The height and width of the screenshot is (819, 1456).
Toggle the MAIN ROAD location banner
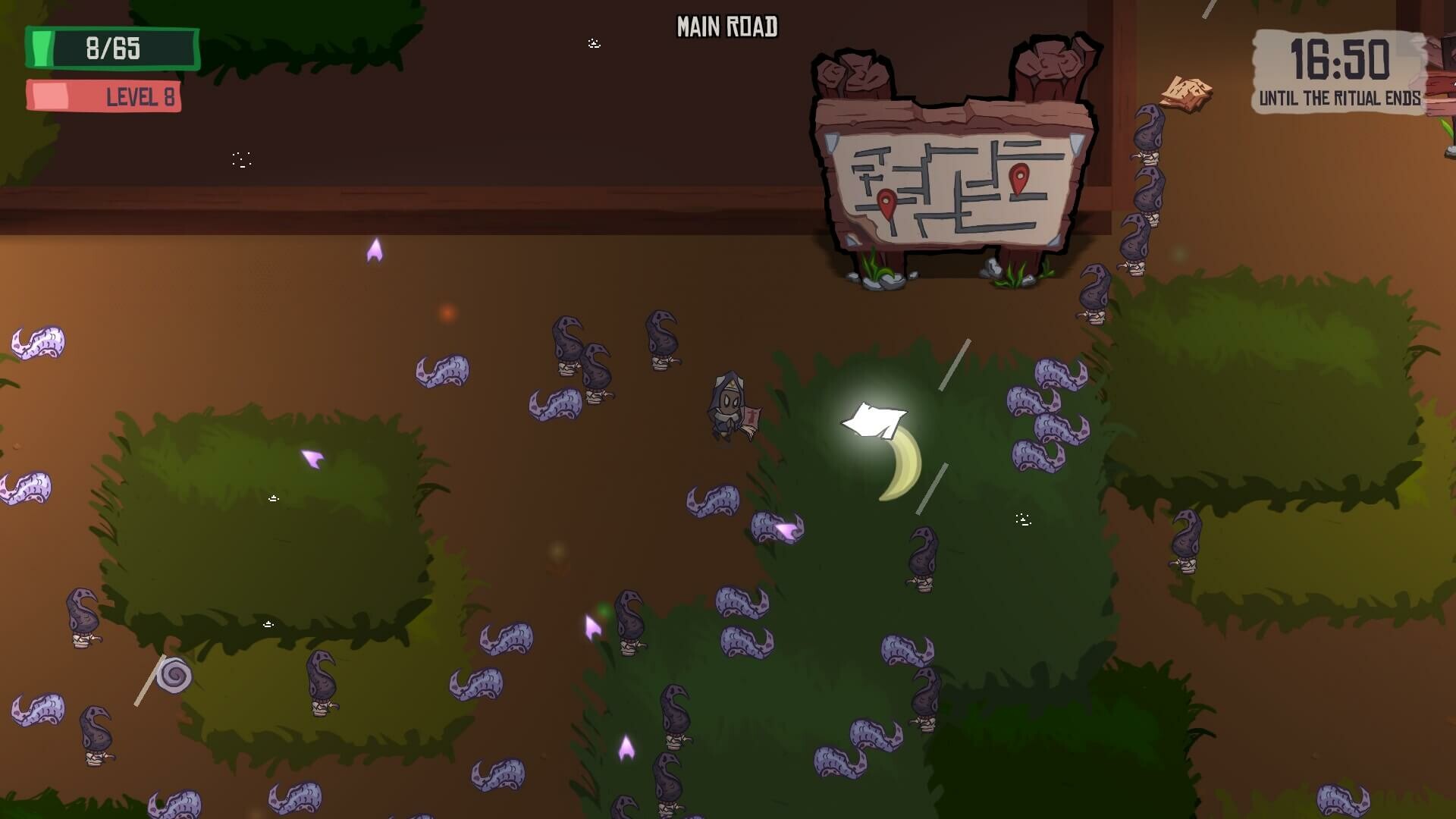coord(727,26)
